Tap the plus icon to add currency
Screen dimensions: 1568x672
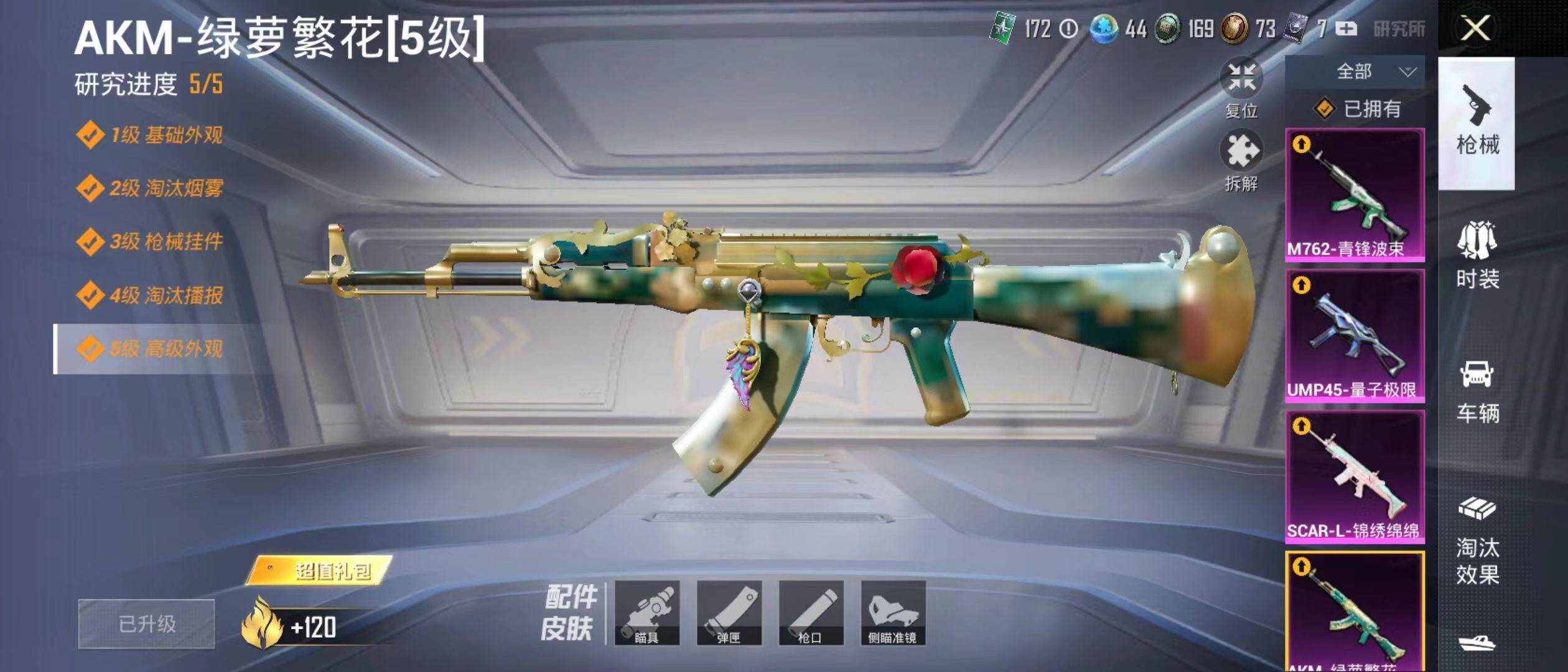point(1346,29)
